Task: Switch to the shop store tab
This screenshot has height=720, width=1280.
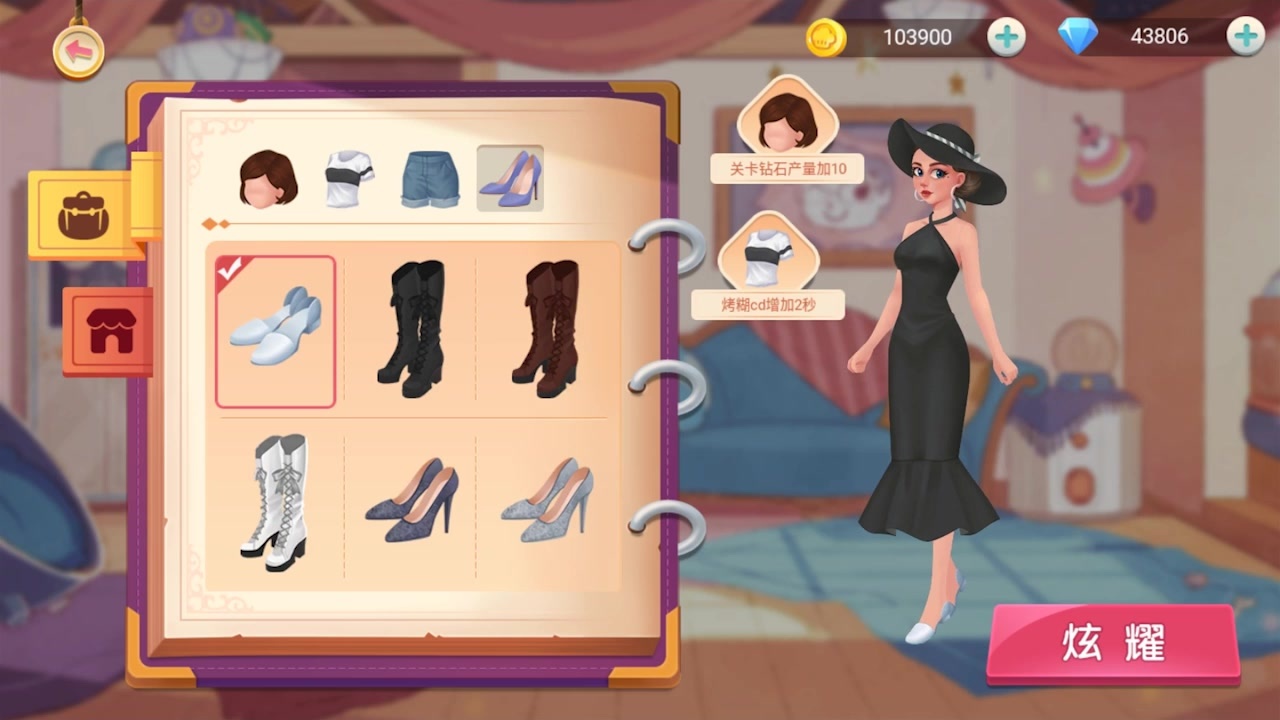Action: (x=109, y=331)
